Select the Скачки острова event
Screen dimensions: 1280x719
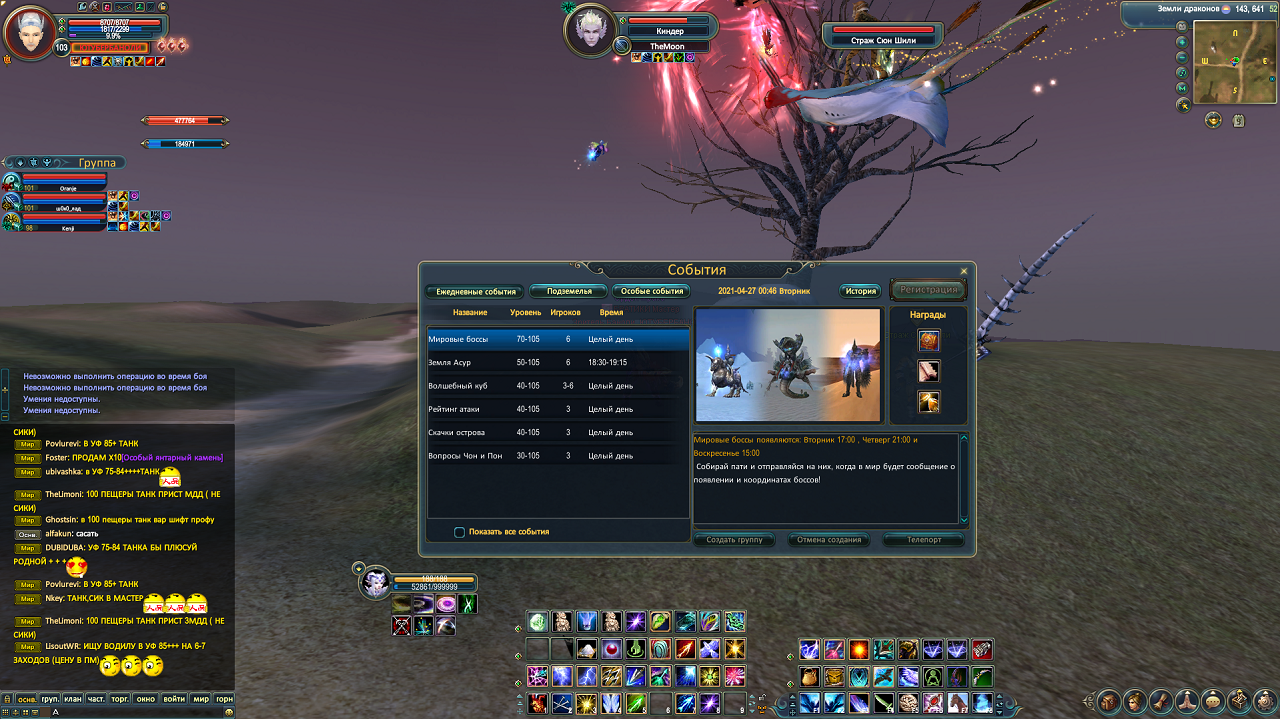pos(558,432)
